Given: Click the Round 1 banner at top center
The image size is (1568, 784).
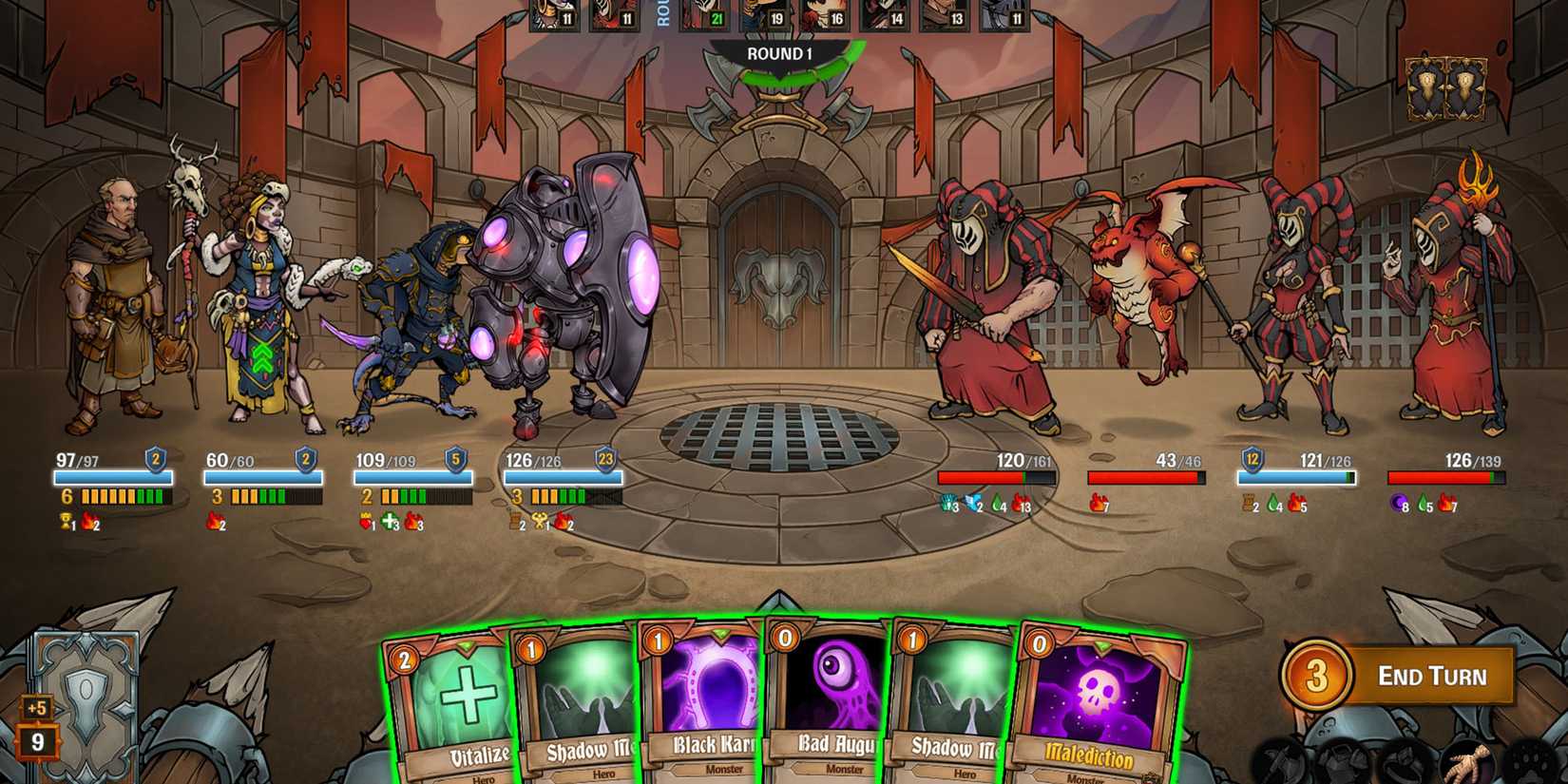Looking at the screenshot, I should click(x=781, y=54).
